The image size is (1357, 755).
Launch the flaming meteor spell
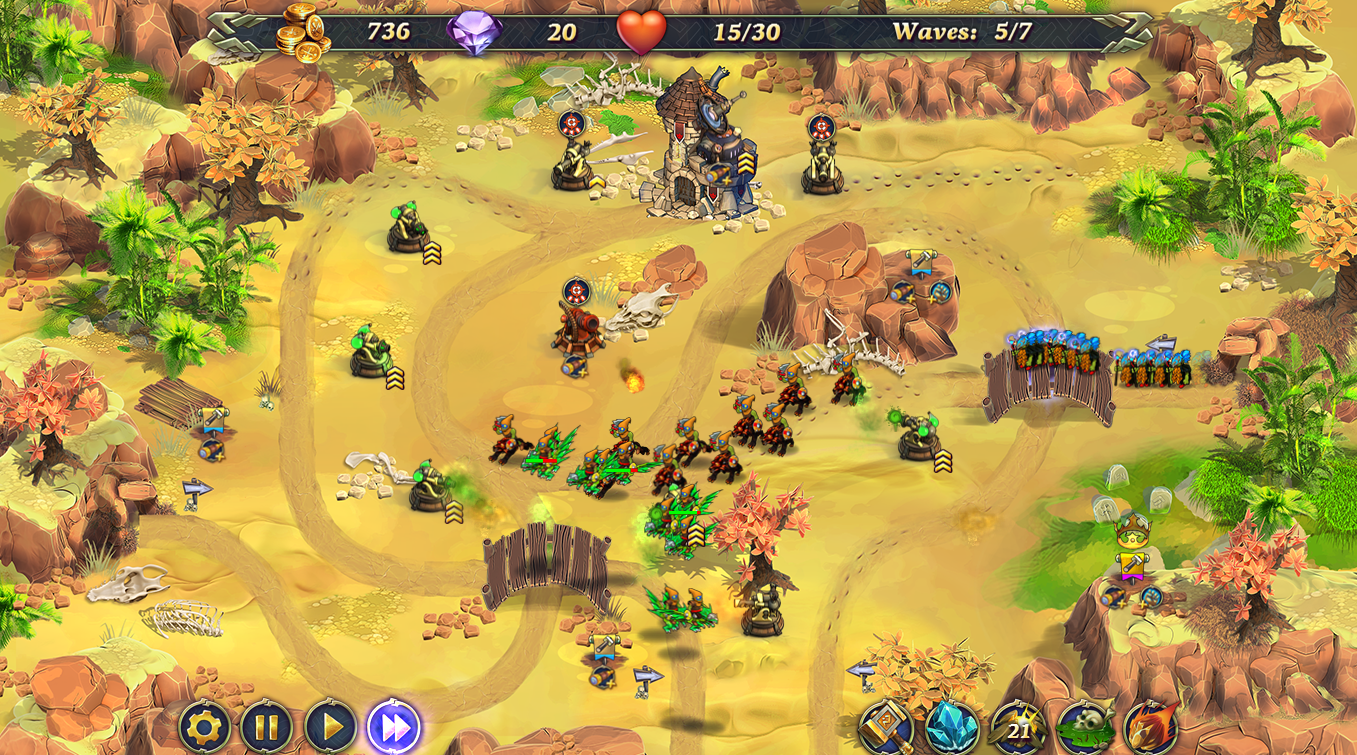click(1150, 727)
